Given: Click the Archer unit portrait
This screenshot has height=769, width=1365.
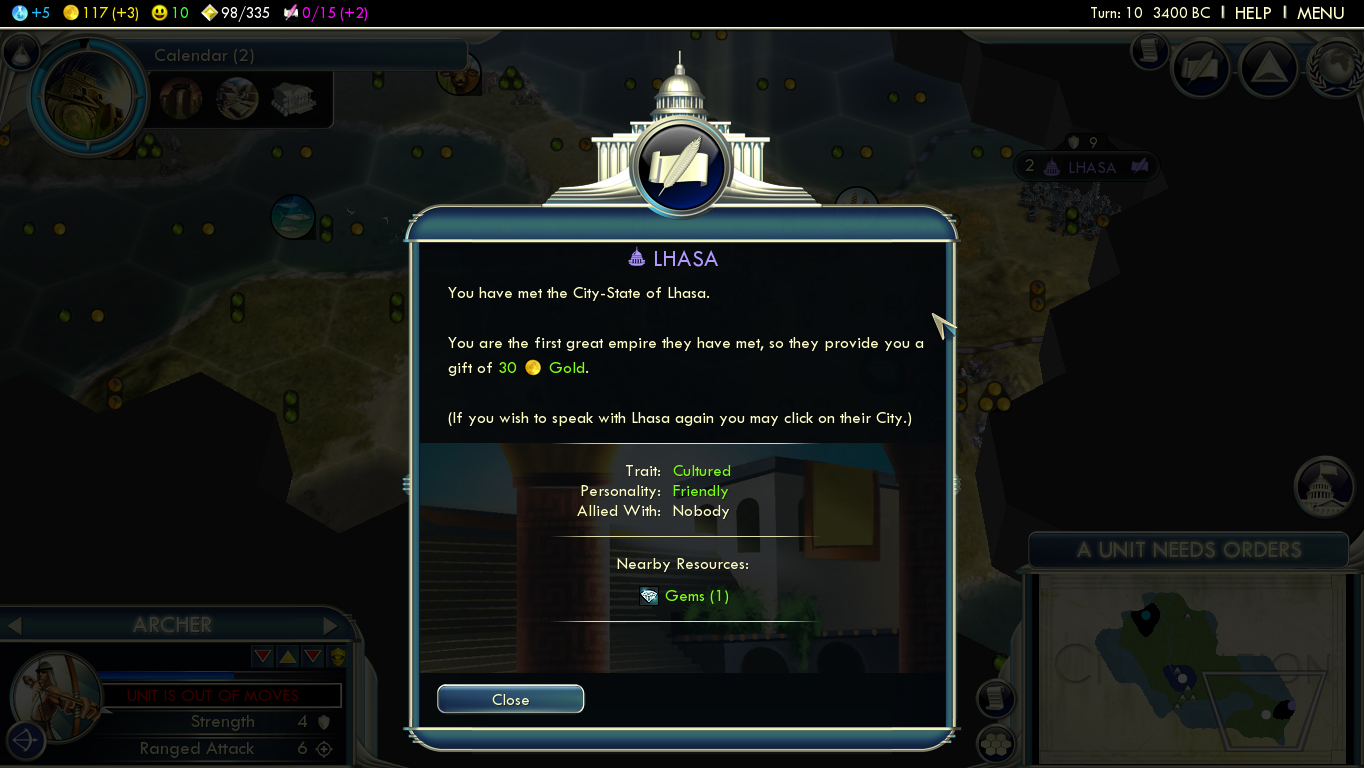Looking at the screenshot, I should click(x=55, y=697).
